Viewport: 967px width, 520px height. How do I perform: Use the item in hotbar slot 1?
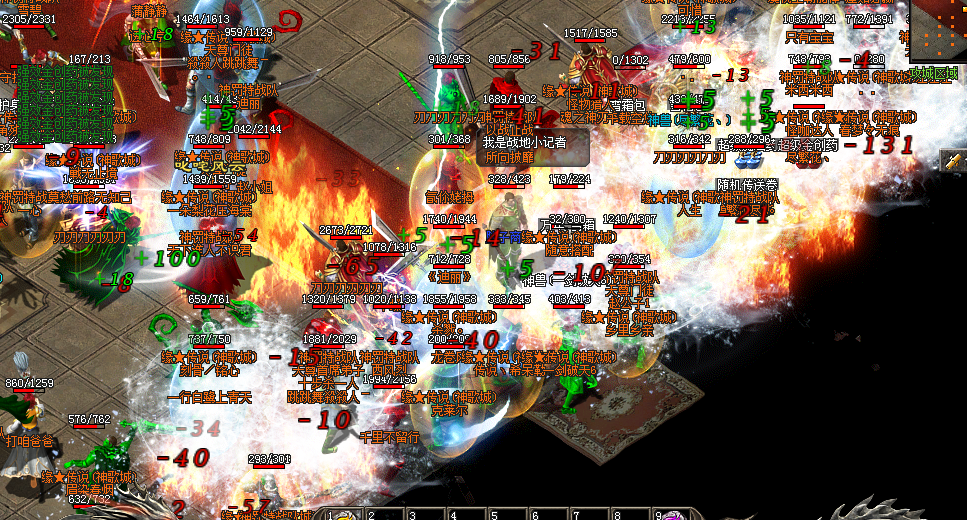click(x=343, y=514)
